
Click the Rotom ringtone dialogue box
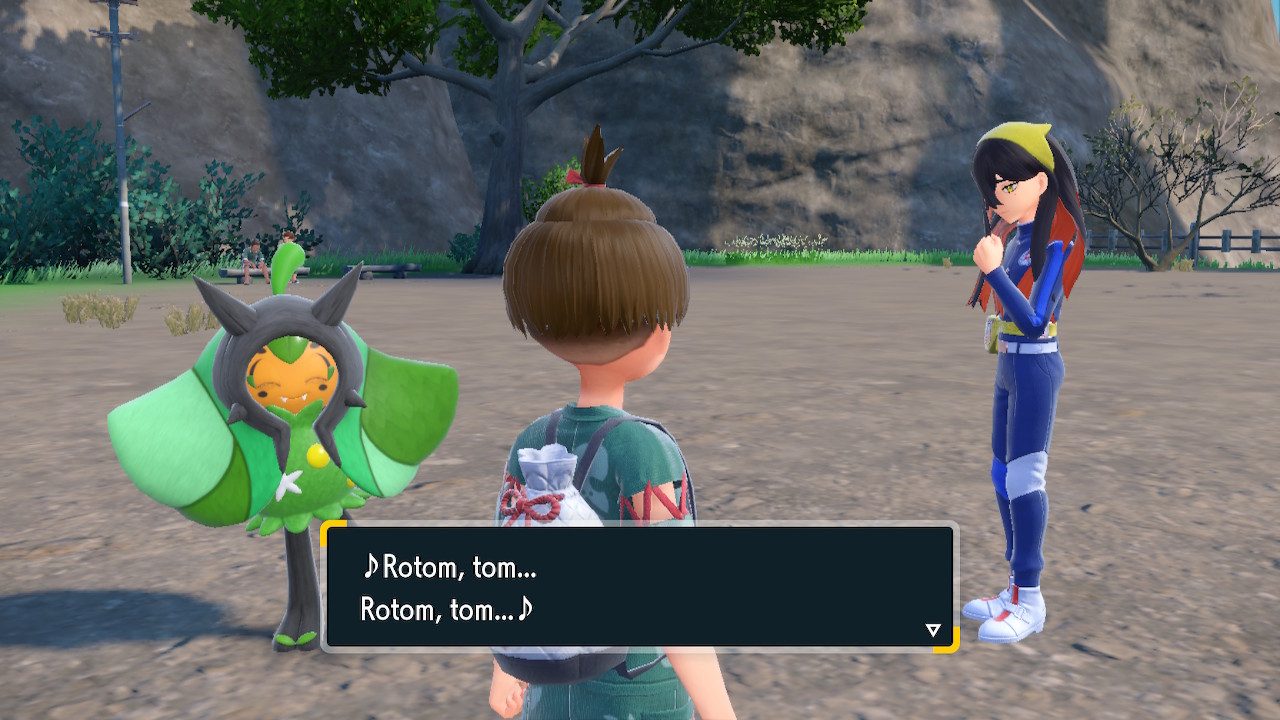pos(640,588)
